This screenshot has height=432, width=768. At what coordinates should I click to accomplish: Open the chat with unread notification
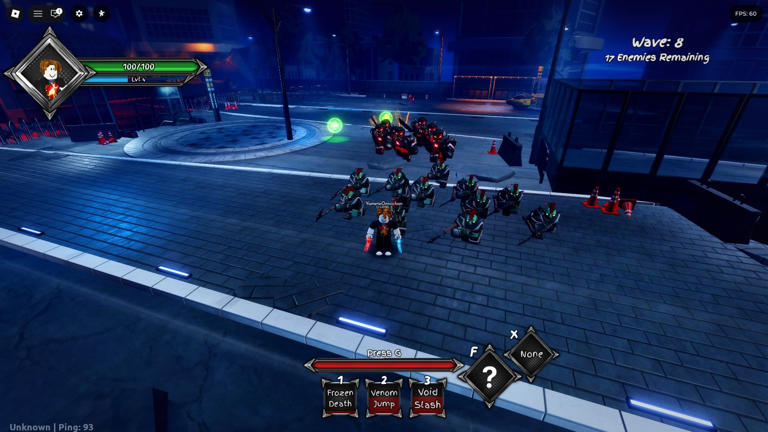[x=57, y=14]
